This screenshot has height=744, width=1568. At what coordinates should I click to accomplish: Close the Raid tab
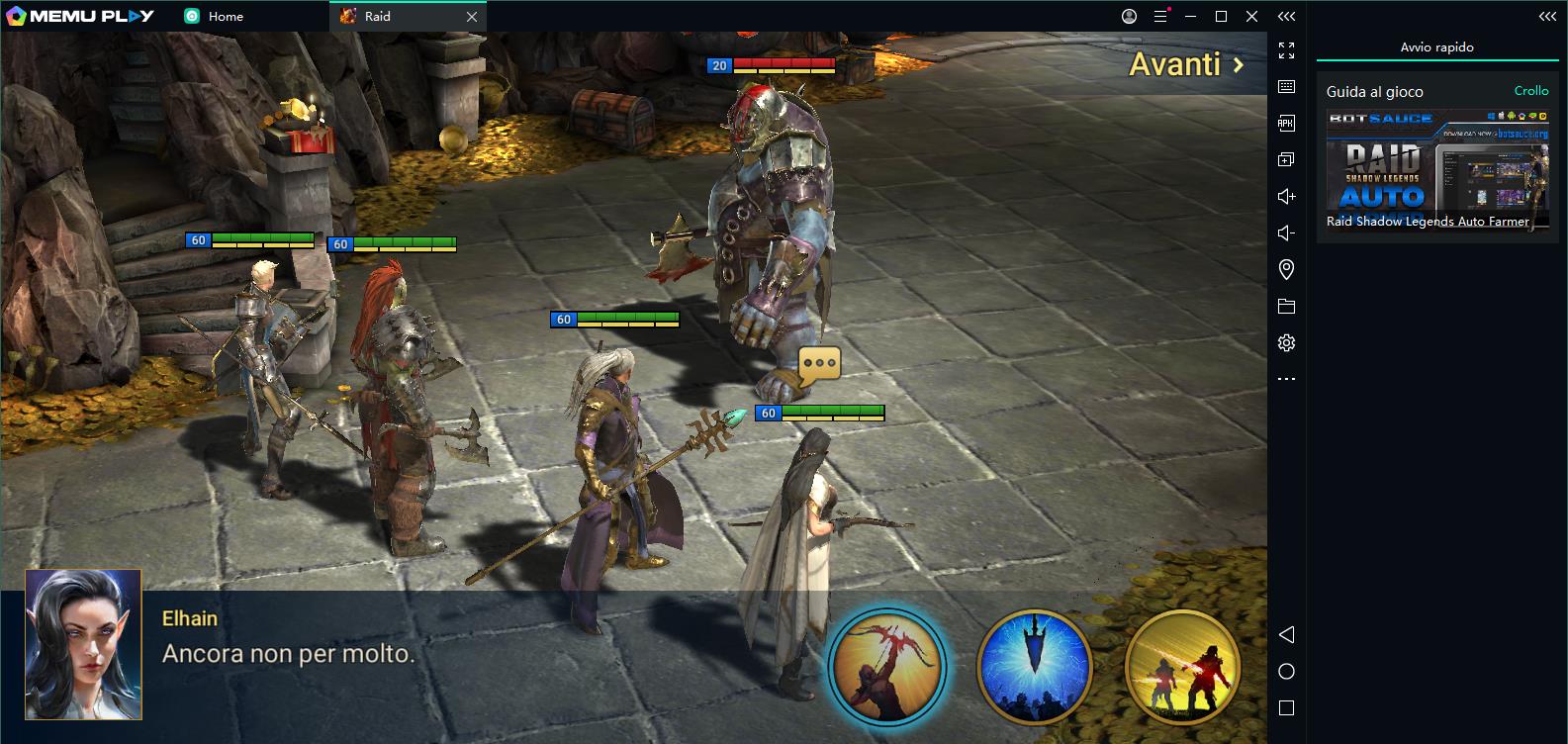pos(472,17)
